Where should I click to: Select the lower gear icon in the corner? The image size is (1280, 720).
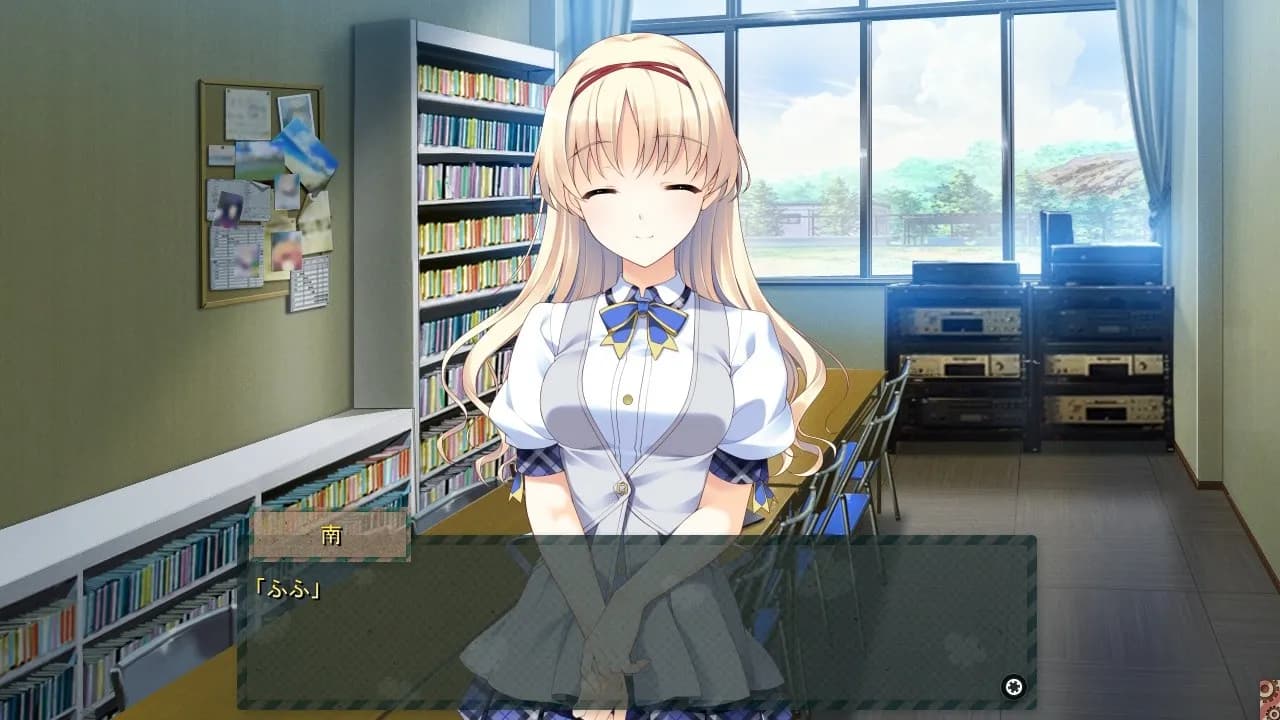tap(1272, 713)
